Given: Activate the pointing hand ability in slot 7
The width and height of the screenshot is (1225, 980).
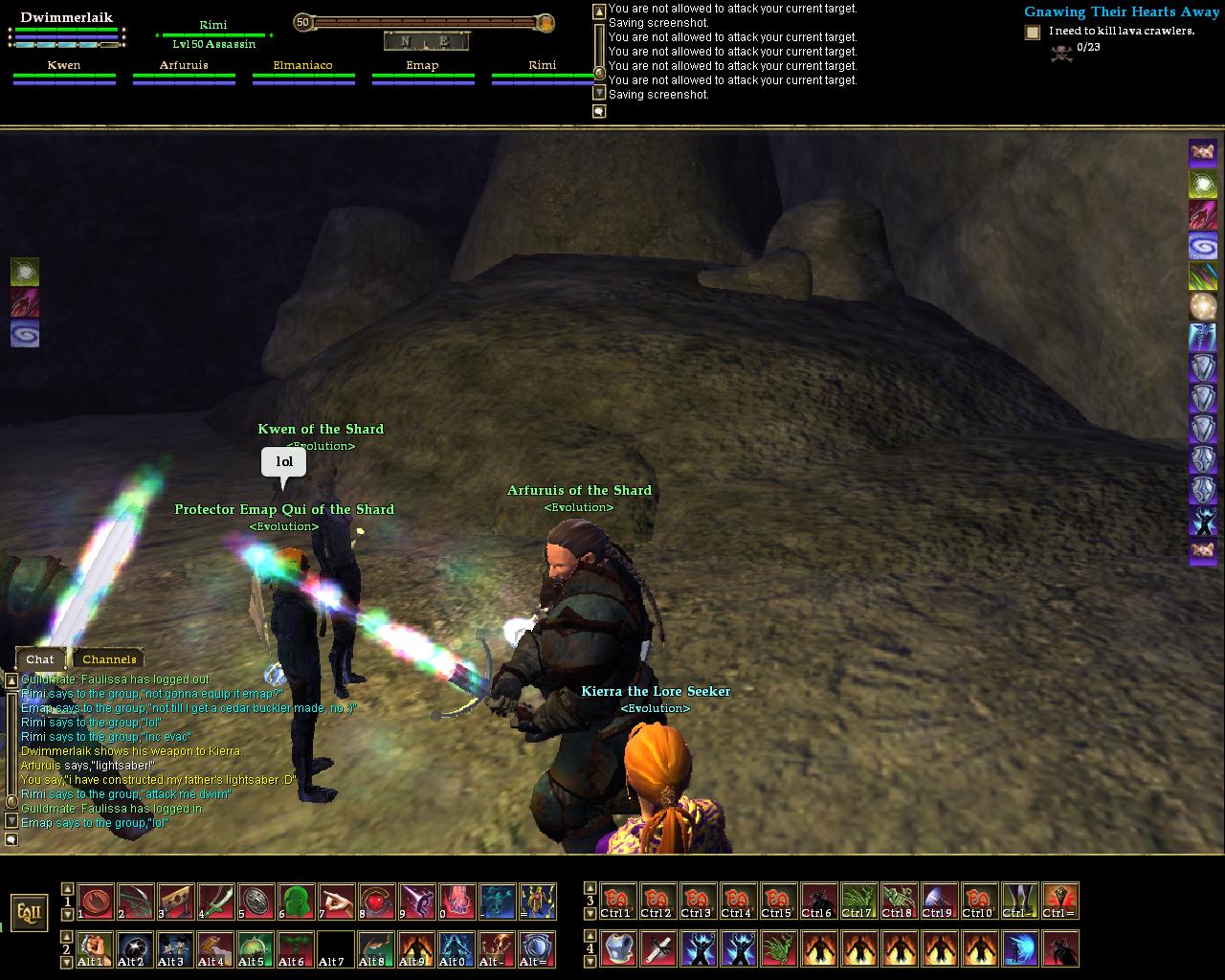Looking at the screenshot, I should [x=336, y=902].
